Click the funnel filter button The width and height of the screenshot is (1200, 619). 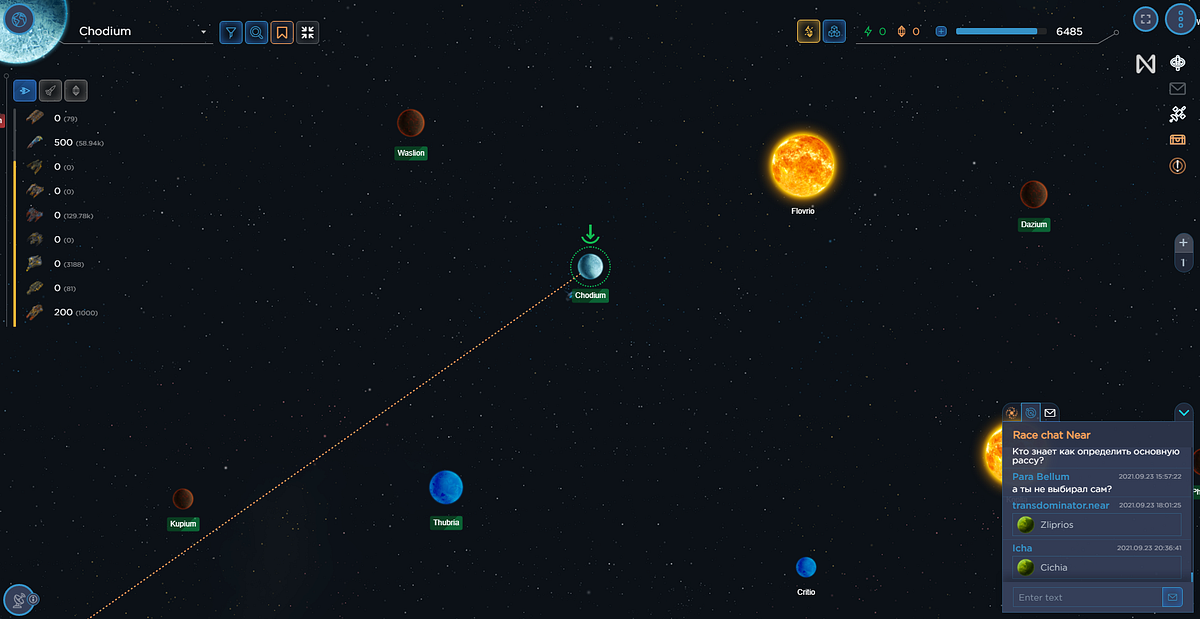coord(231,32)
